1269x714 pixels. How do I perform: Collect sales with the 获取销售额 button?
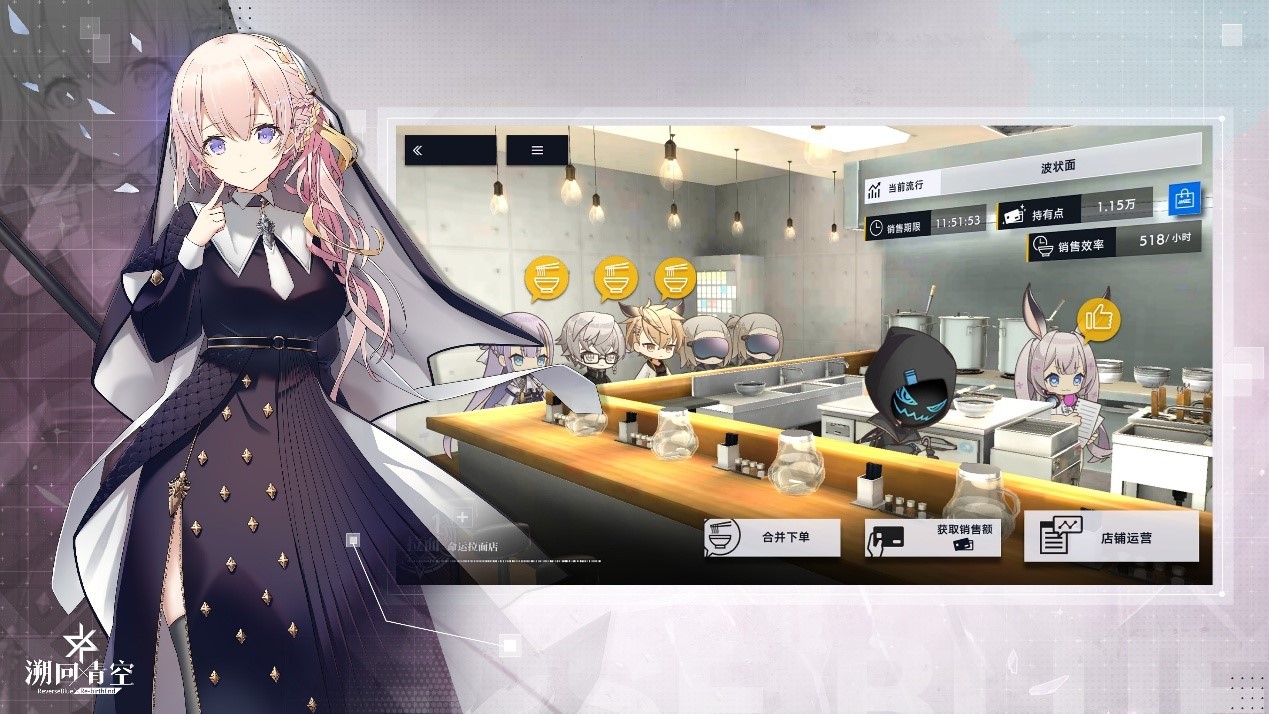tap(932, 538)
